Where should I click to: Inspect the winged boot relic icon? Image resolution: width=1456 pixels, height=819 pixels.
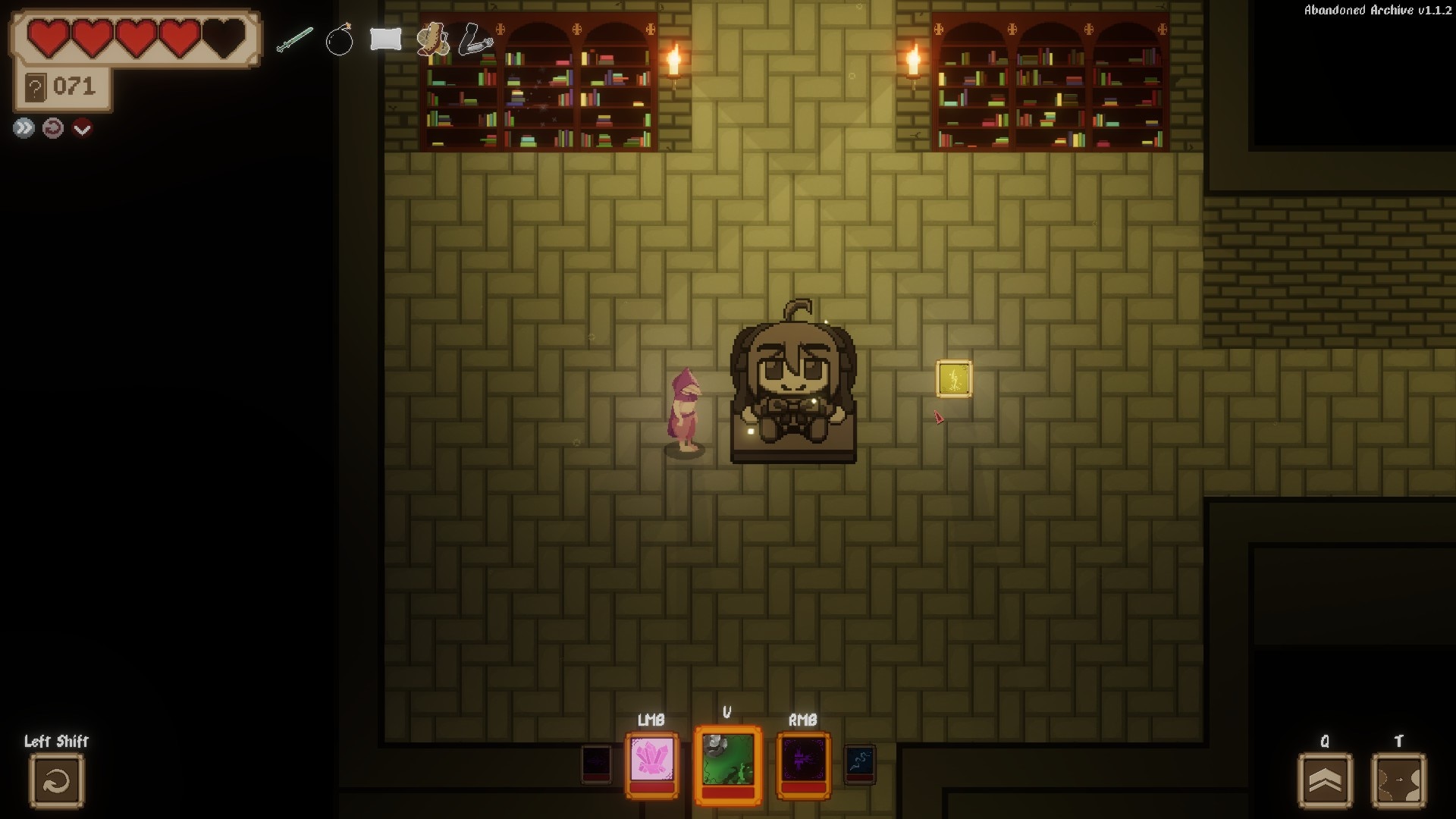[x=432, y=39]
